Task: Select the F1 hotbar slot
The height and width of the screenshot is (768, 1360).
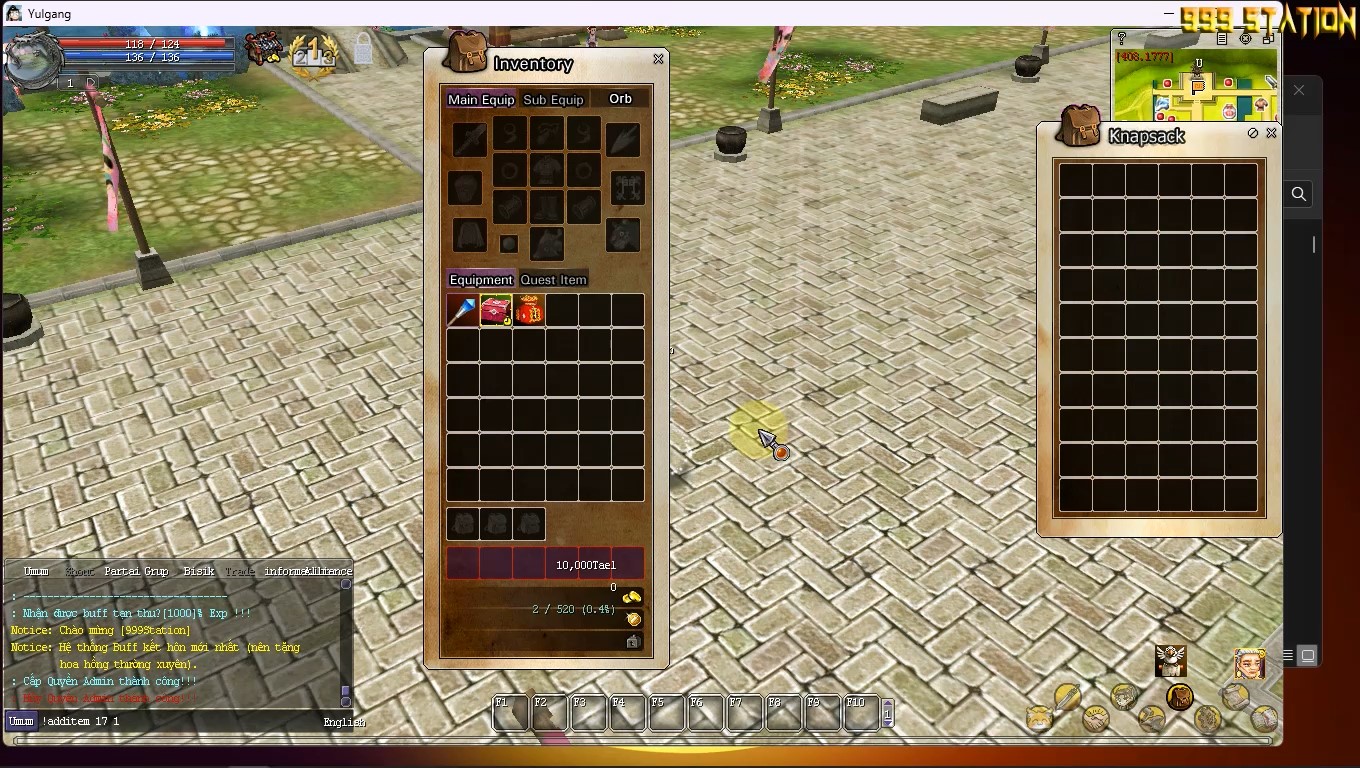Action: (x=511, y=713)
